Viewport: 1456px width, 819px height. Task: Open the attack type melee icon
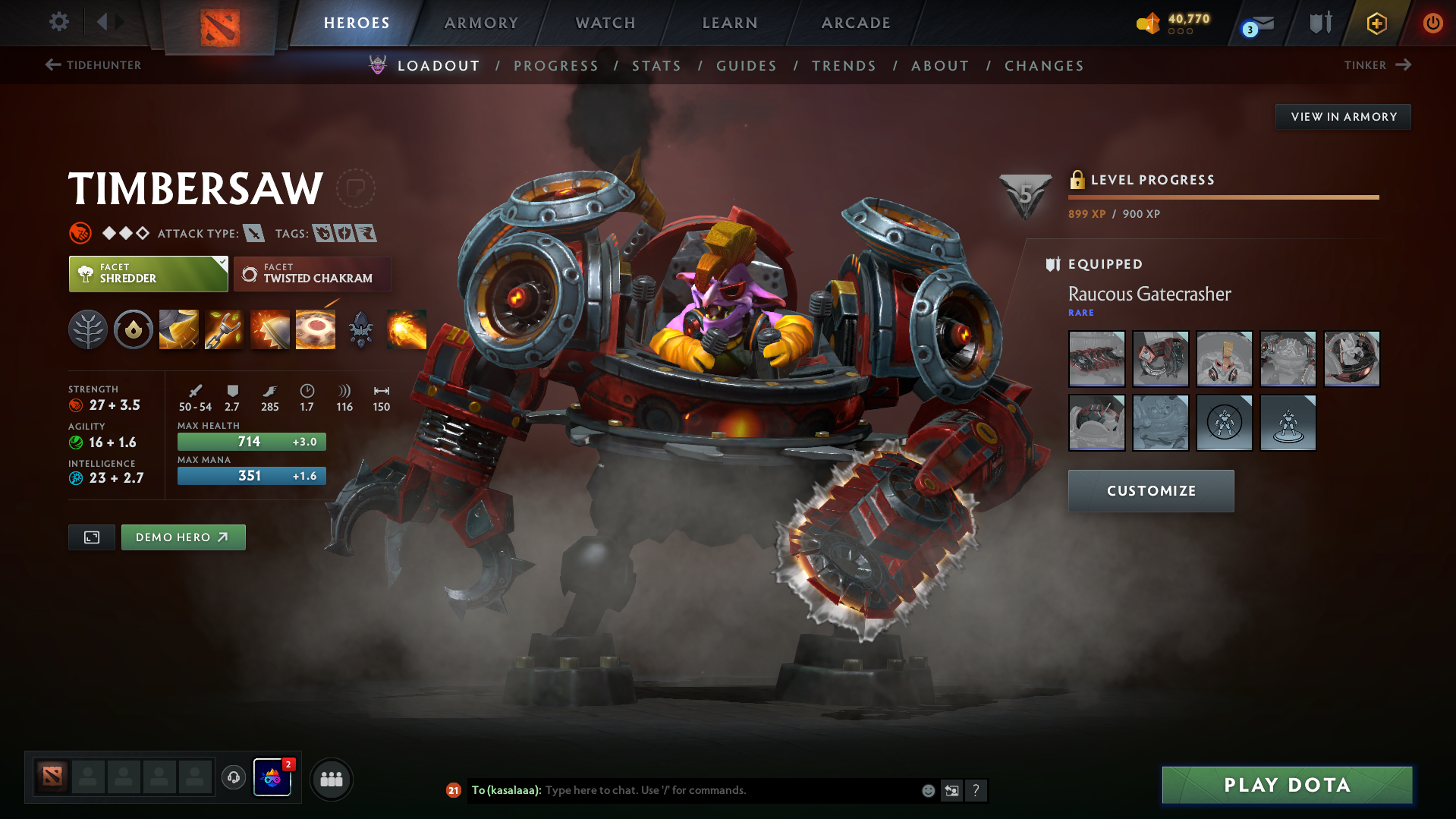253,233
